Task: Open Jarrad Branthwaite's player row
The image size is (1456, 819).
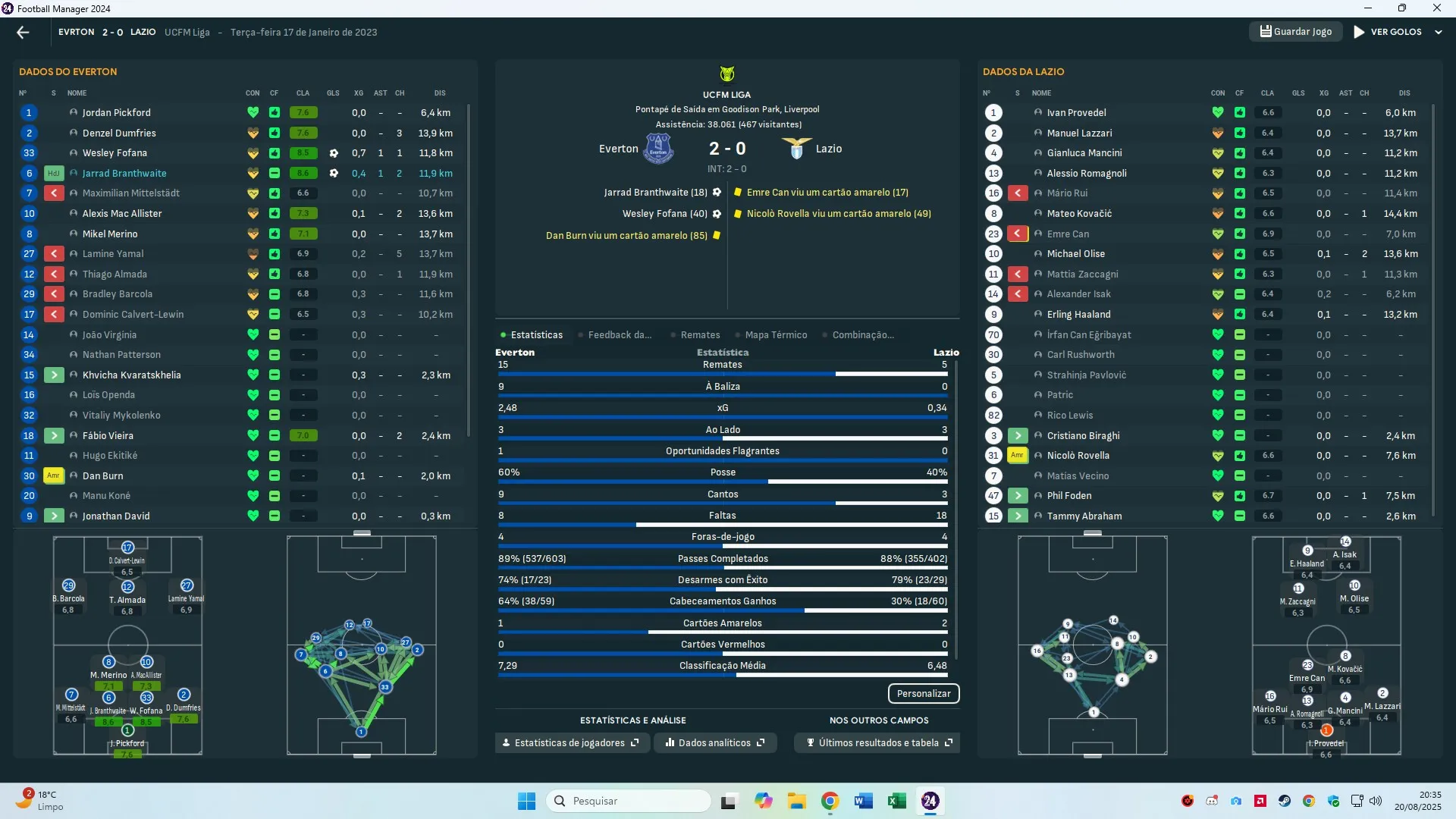Action: coord(124,173)
